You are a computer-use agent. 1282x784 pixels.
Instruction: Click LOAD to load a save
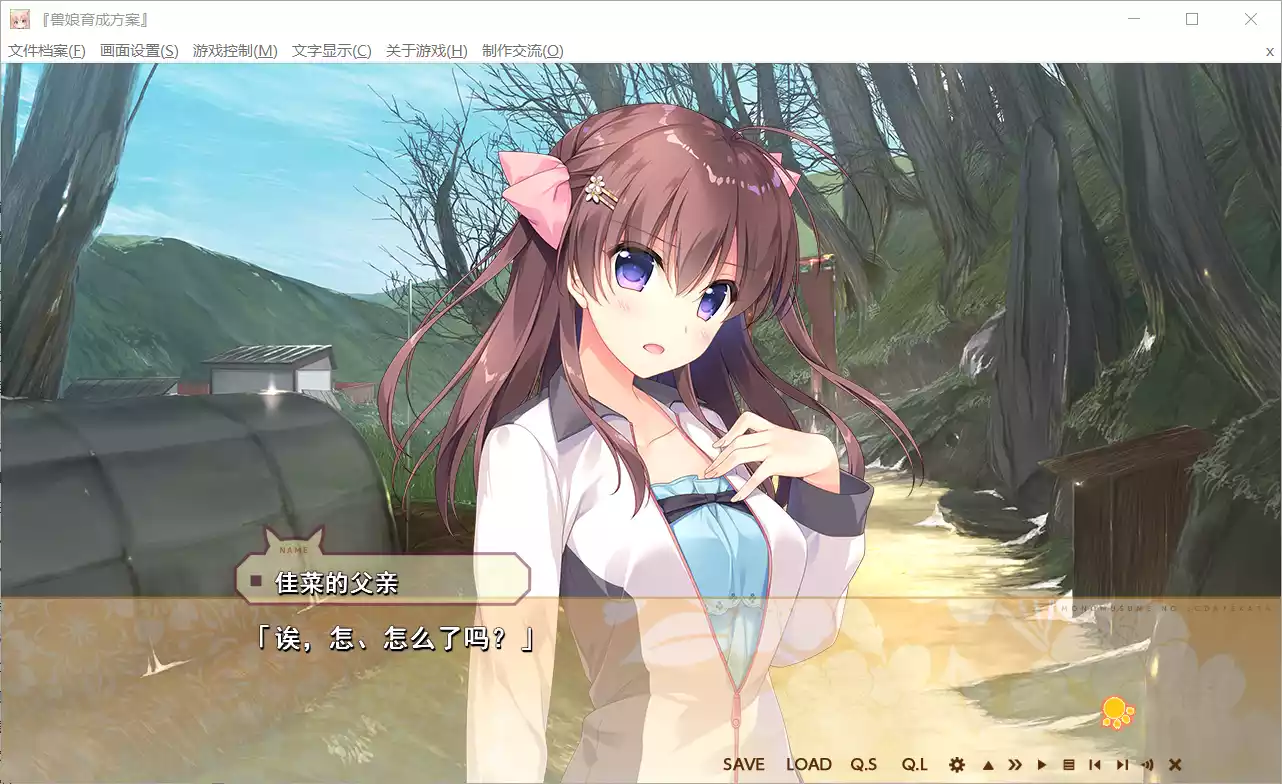[809, 764]
